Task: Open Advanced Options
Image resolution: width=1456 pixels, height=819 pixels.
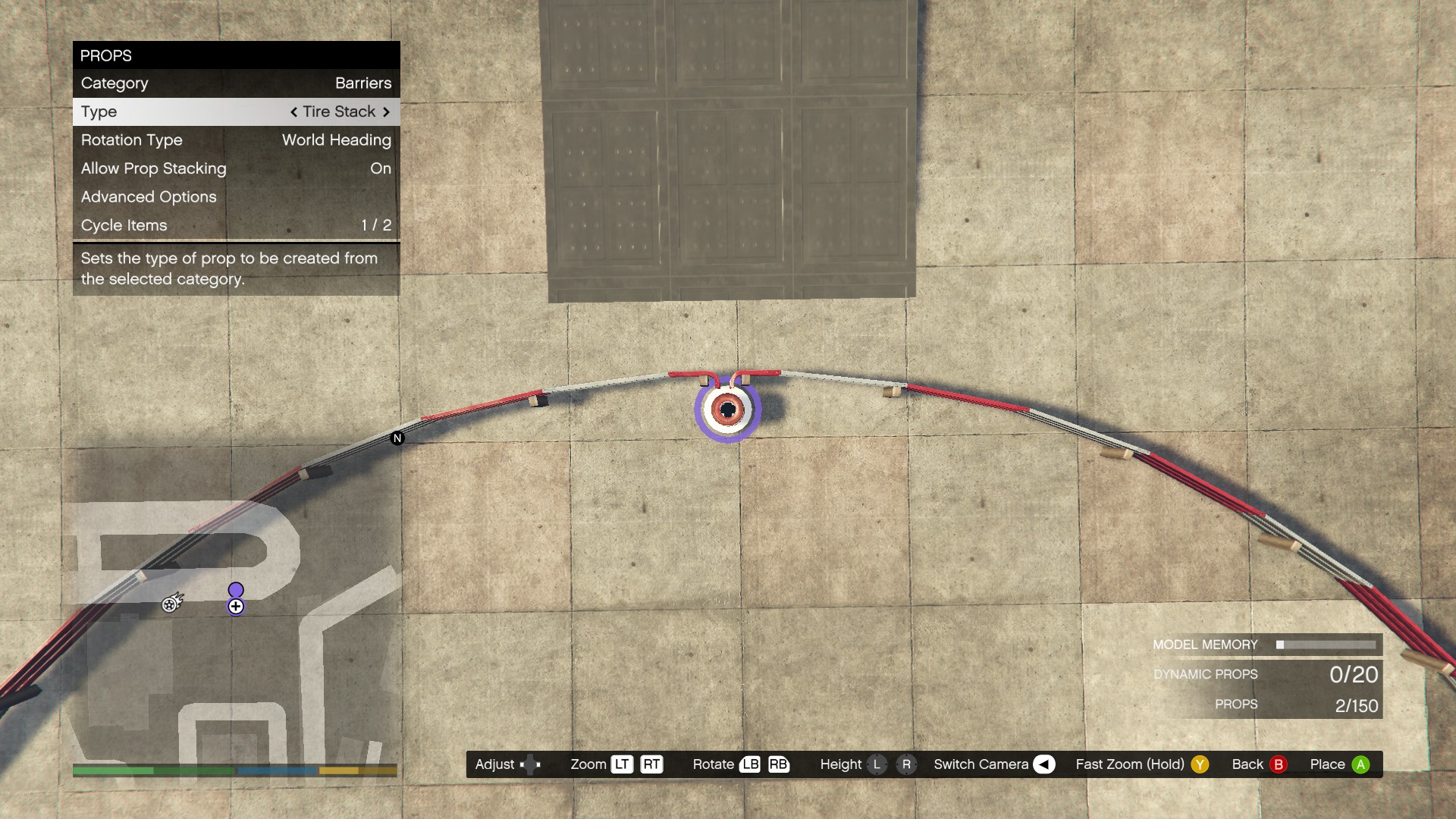Action: (x=236, y=197)
